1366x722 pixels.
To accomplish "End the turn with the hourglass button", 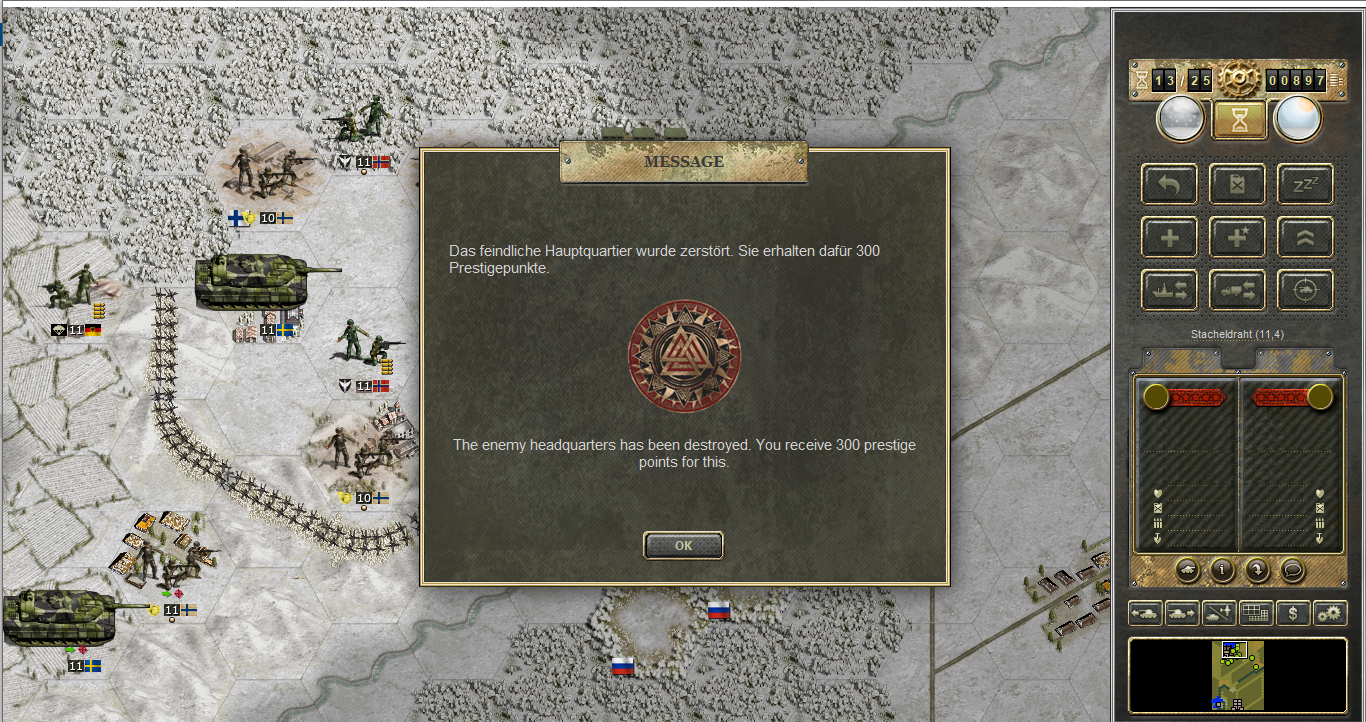I will [1239, 120].
